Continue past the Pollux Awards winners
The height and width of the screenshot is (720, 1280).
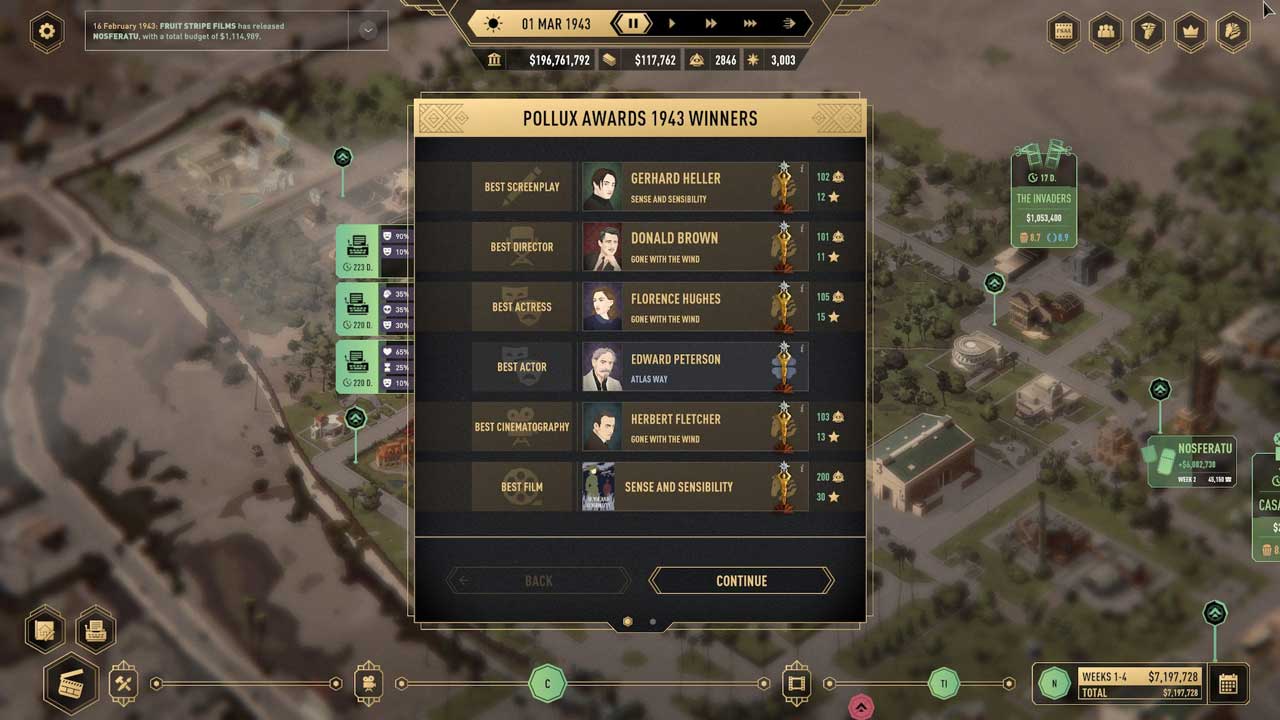pos(741,581)
